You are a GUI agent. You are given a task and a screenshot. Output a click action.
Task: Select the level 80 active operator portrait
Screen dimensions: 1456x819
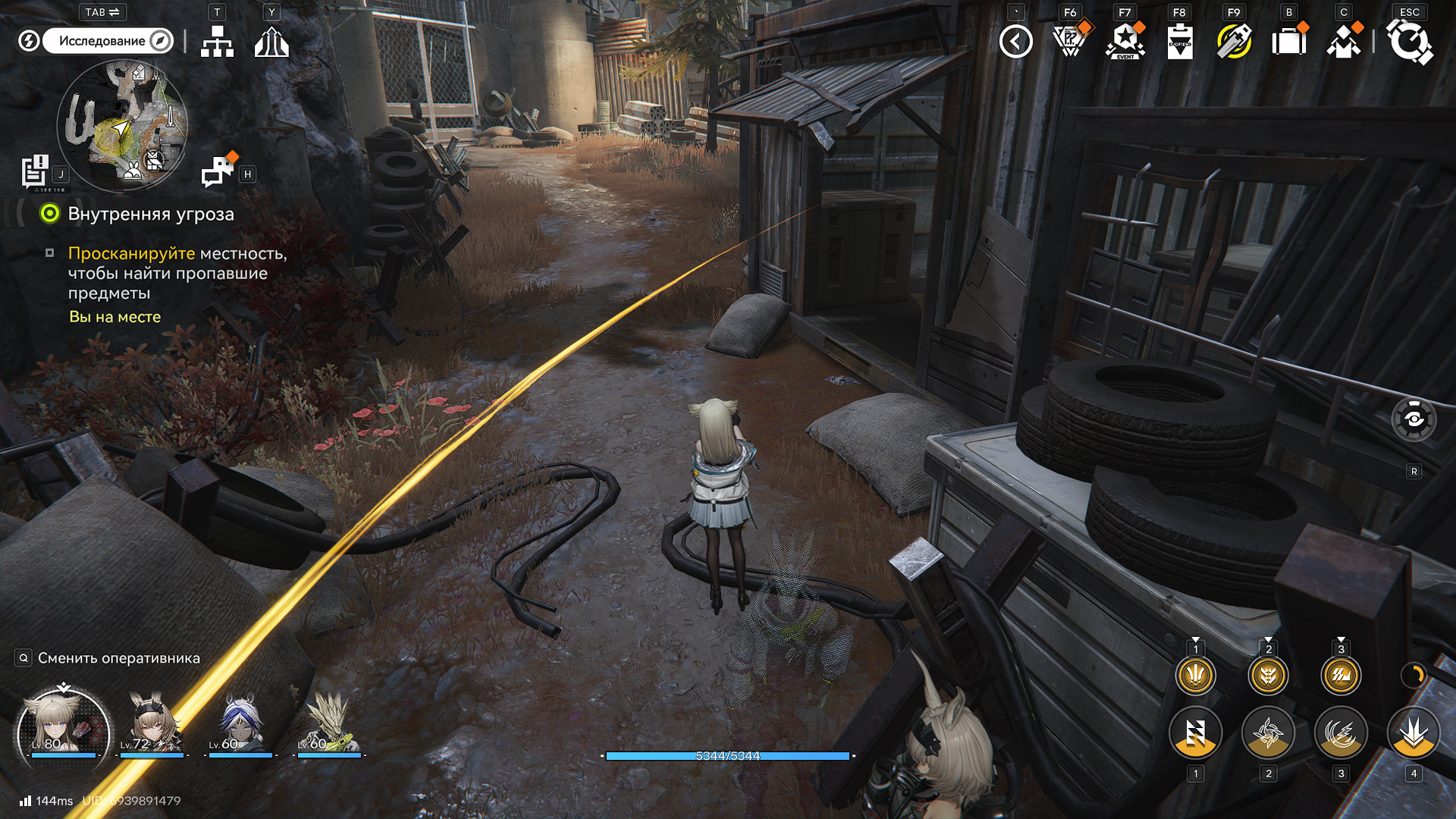coord(64,724)
